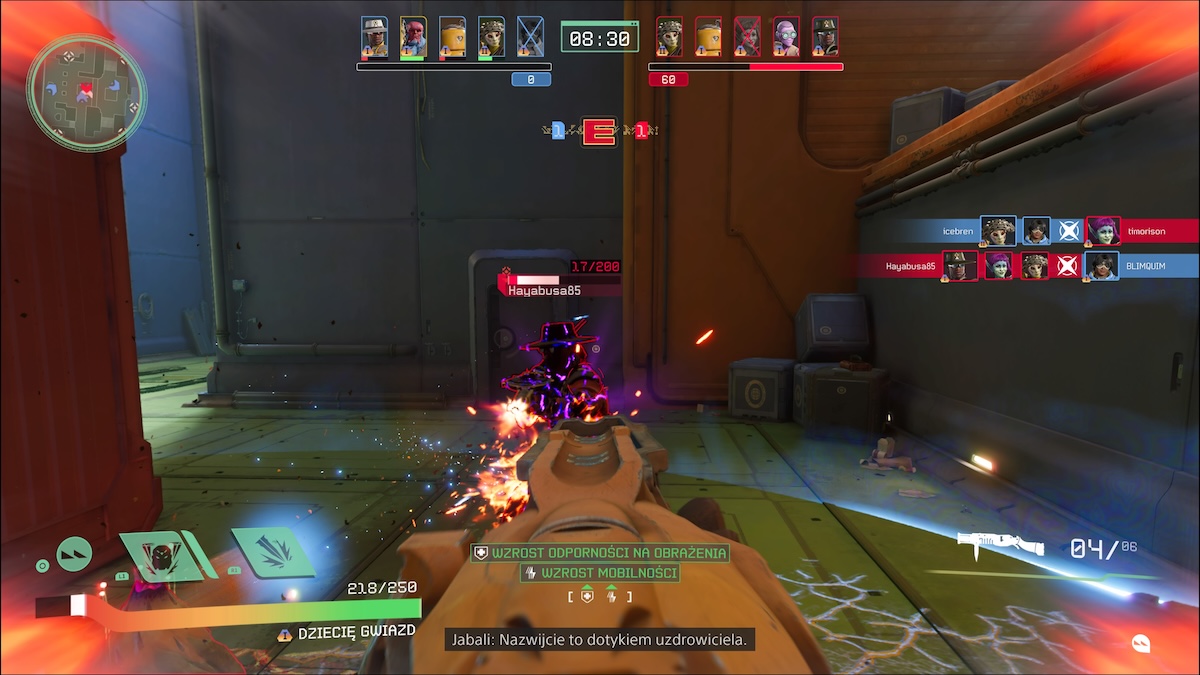
Task: Select timorison's portrait in kill feed
Action: click(x=1103, y=231)
